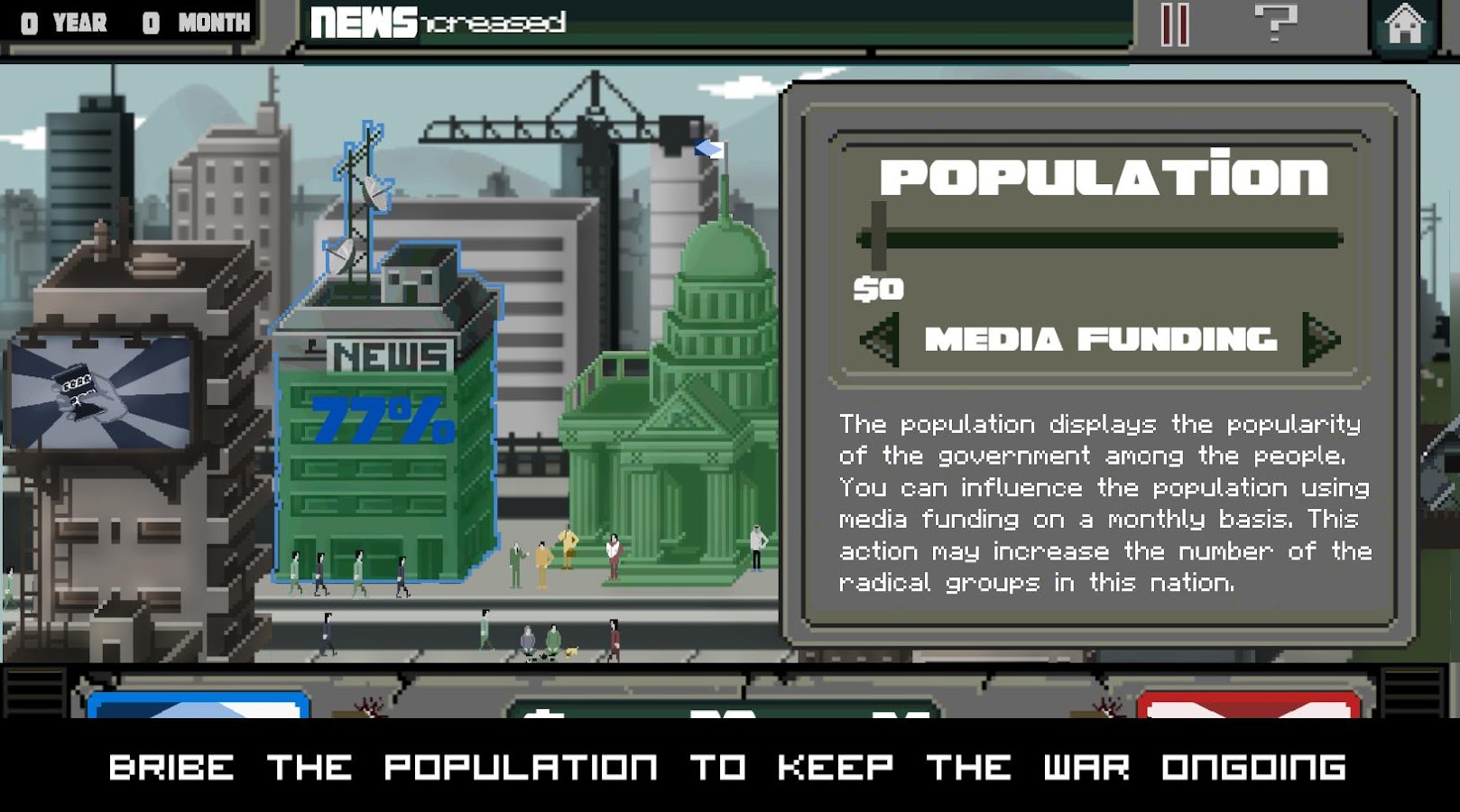Click the right arrow beside Media Funding

pyautogui.click(x=1320, y=339)
